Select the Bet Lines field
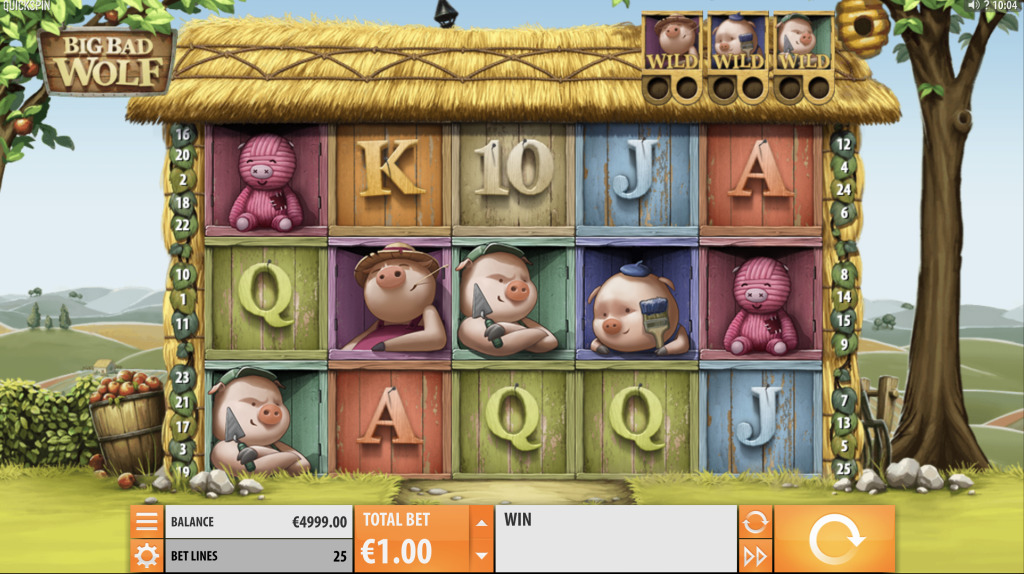 pos(257,555)
